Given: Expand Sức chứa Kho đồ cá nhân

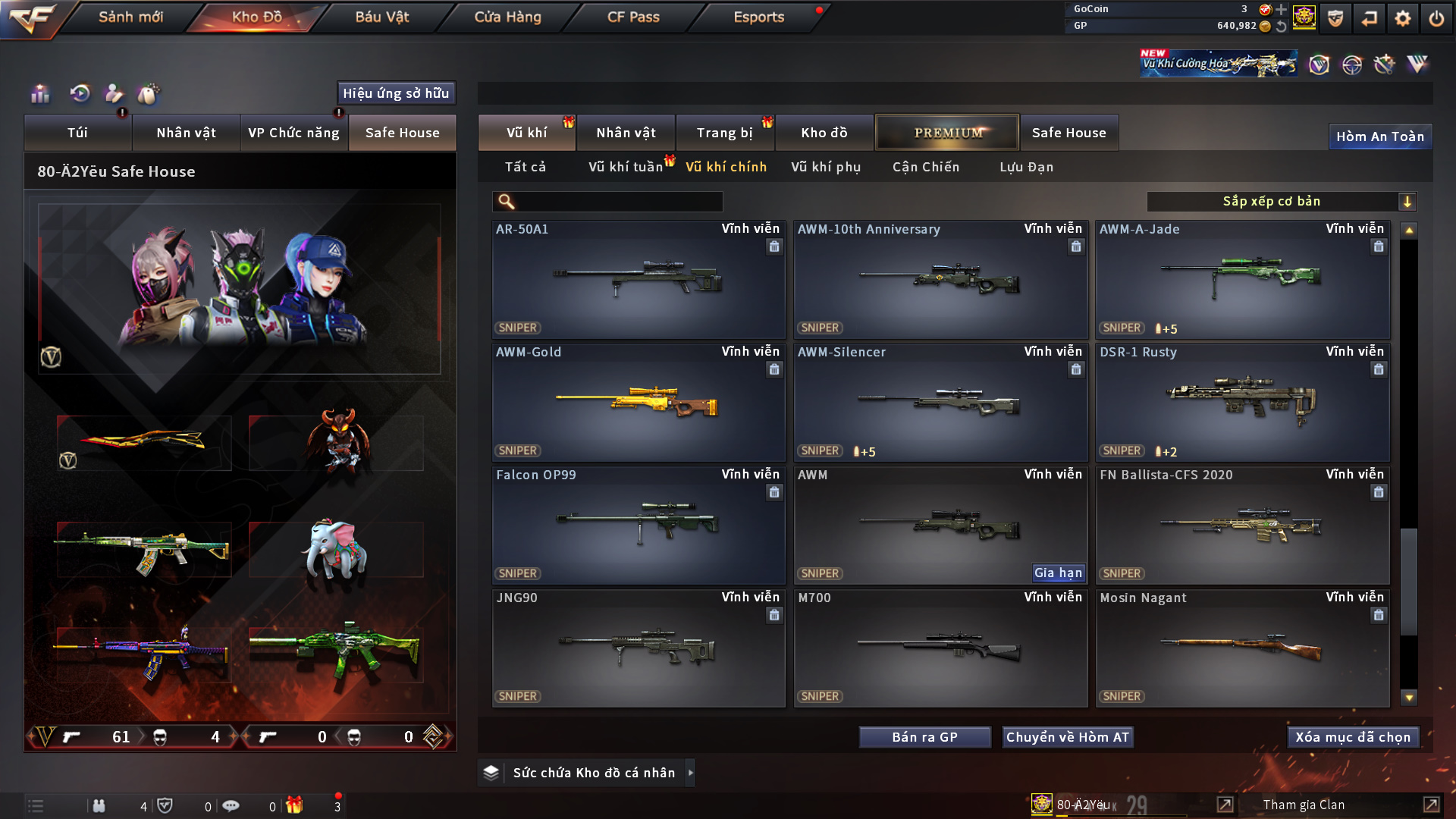Looking at the screenshot, I should (690, 773).
